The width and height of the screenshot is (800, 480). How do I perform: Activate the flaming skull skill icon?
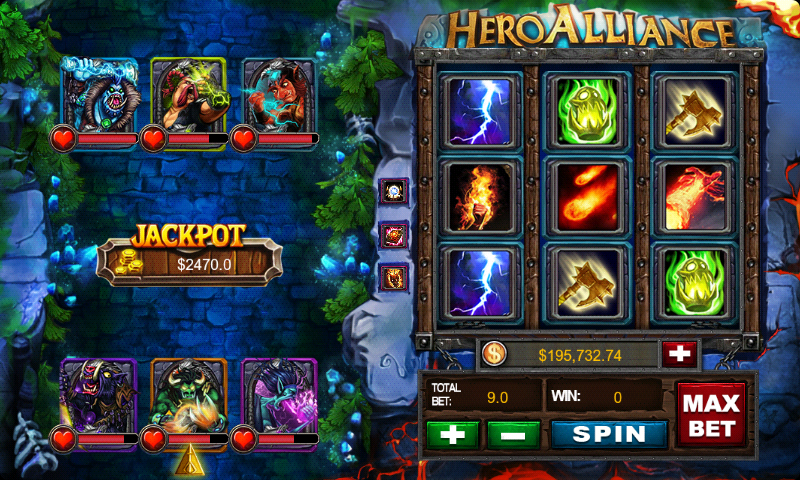[x=395, y=277]
